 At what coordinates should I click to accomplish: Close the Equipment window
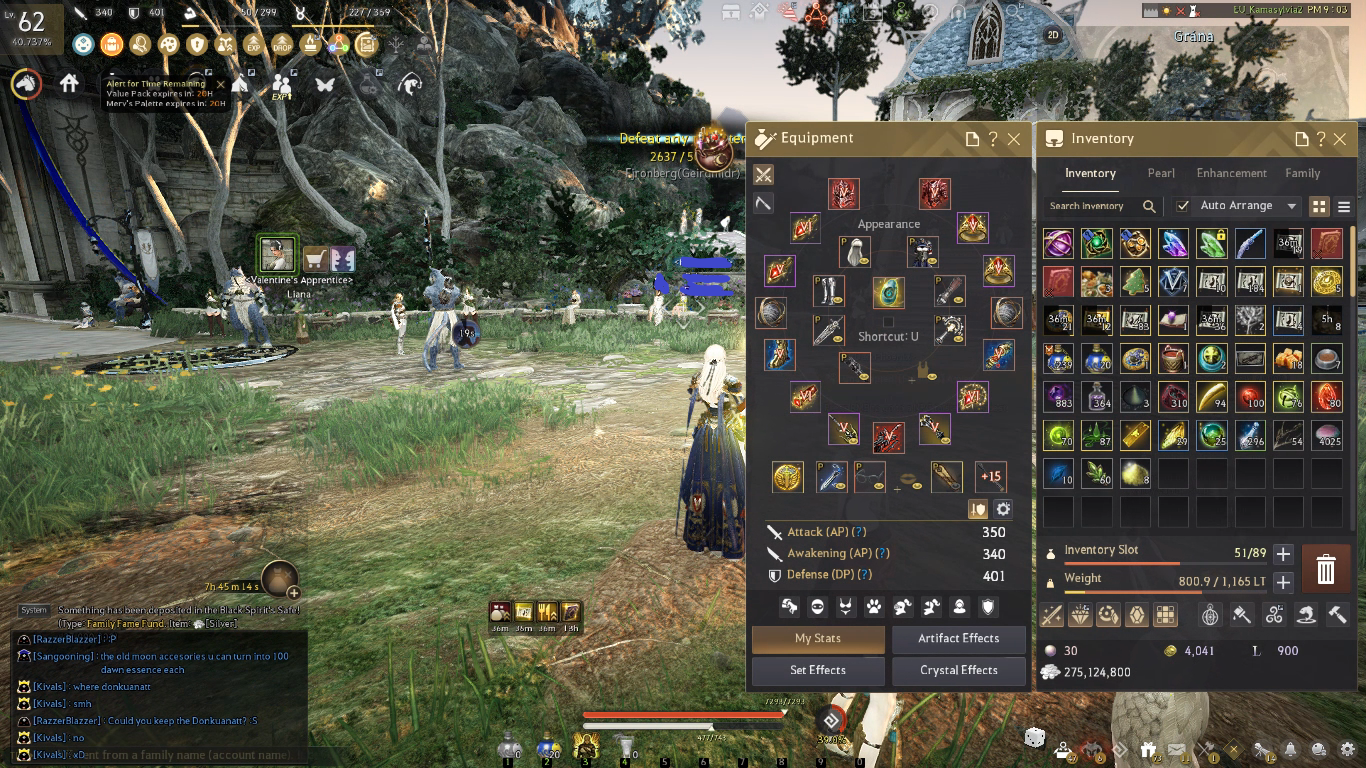pyautogui.click(x=1014, y=139)
